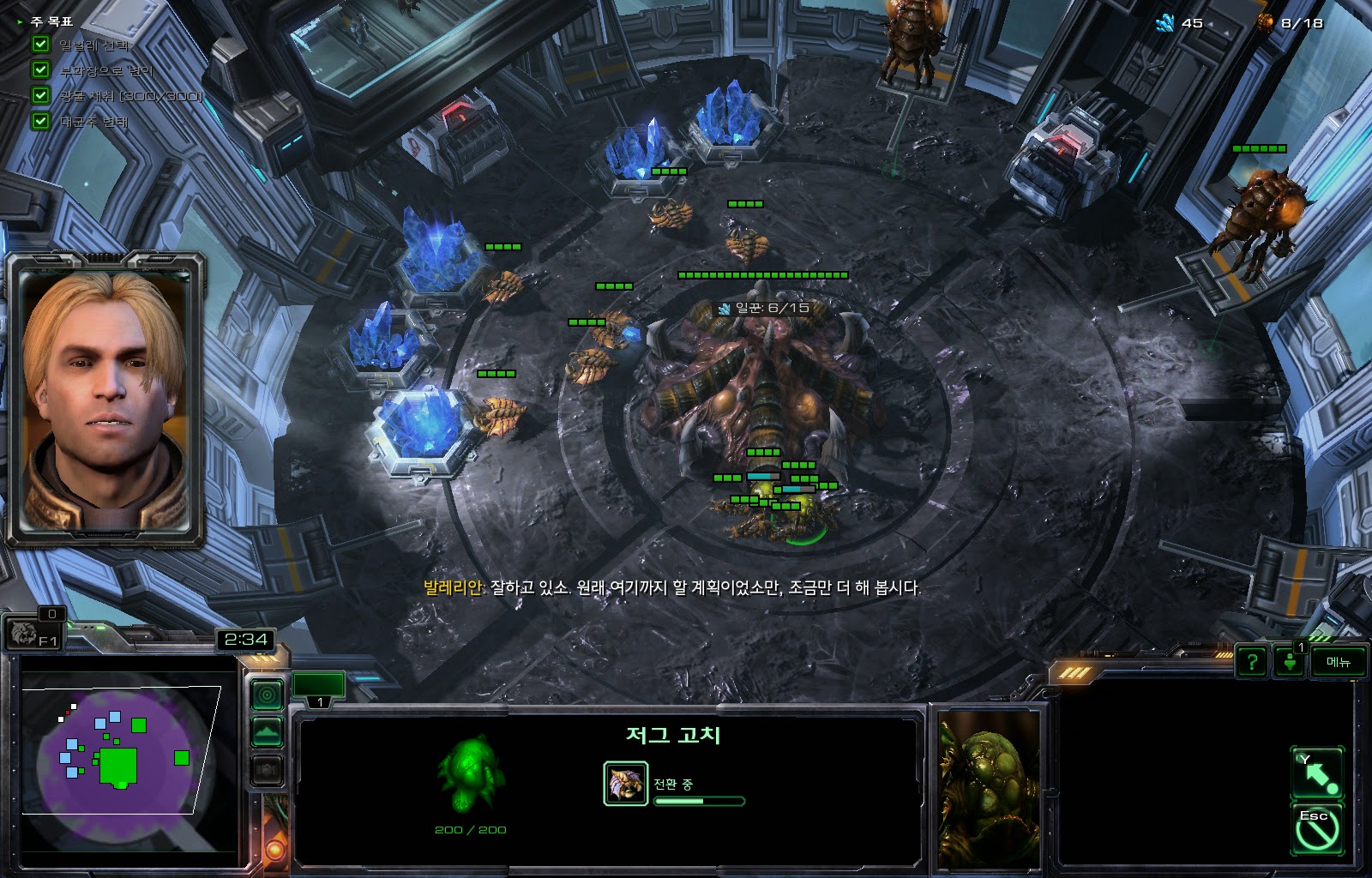The image size is (1372, 878).
Task: Click the supply icon in the top bar
Action: click(x=1265, y=23)
